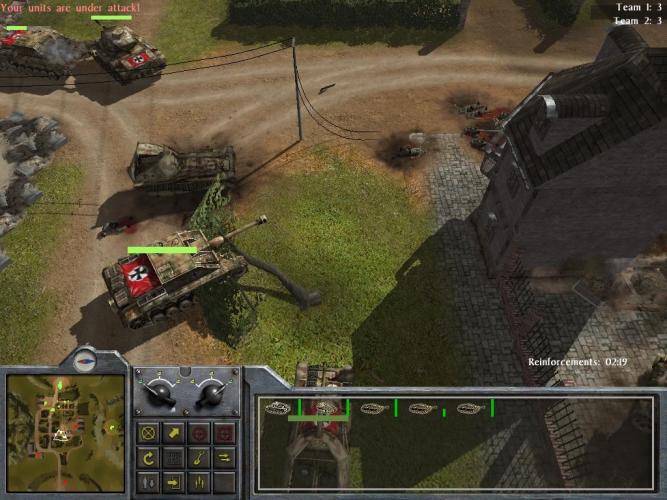Screen dimensions: 667x500
Task: Select the three upward arrows command
Action: [x=199, y=482]
